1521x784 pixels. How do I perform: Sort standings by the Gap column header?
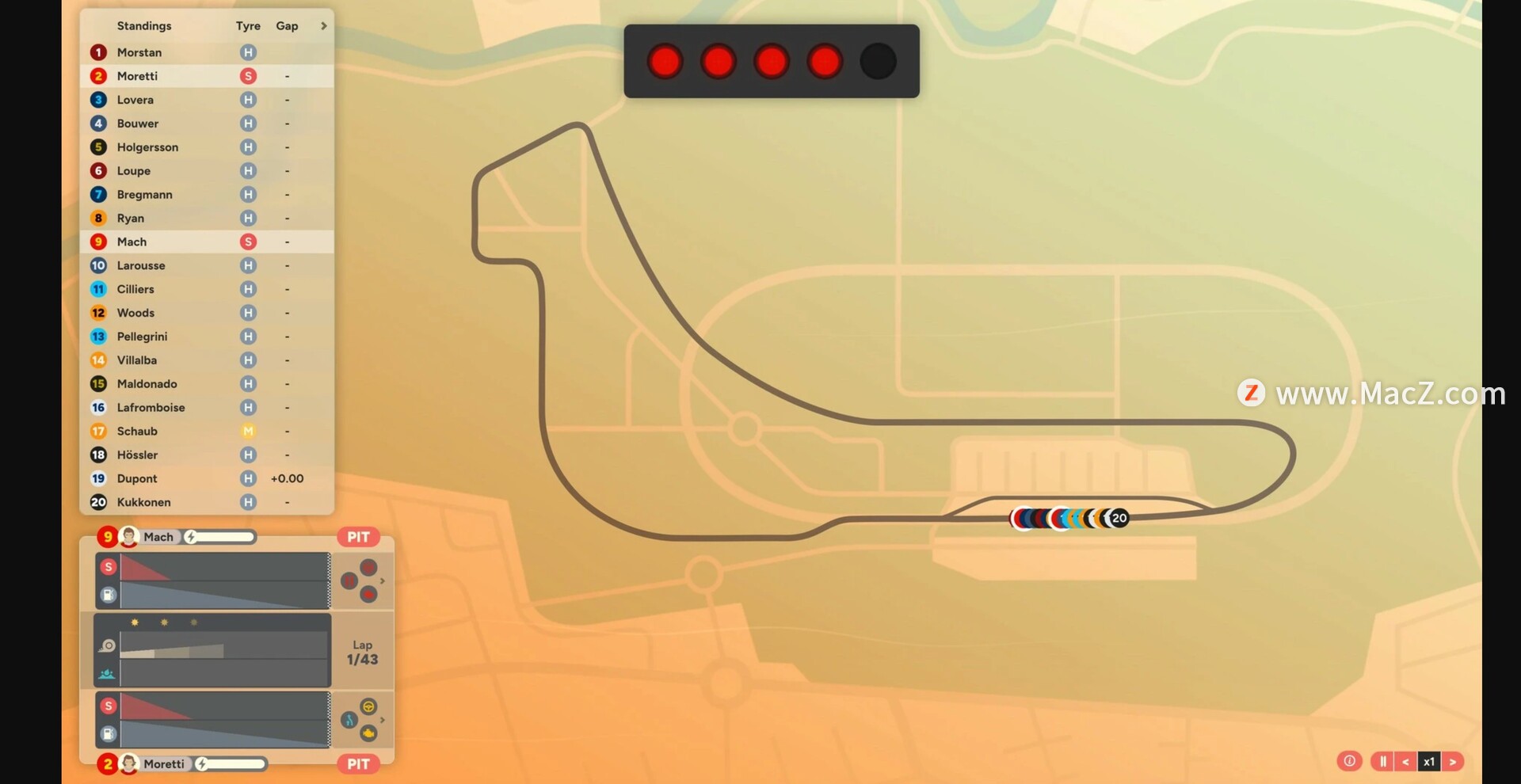(287, 26)
